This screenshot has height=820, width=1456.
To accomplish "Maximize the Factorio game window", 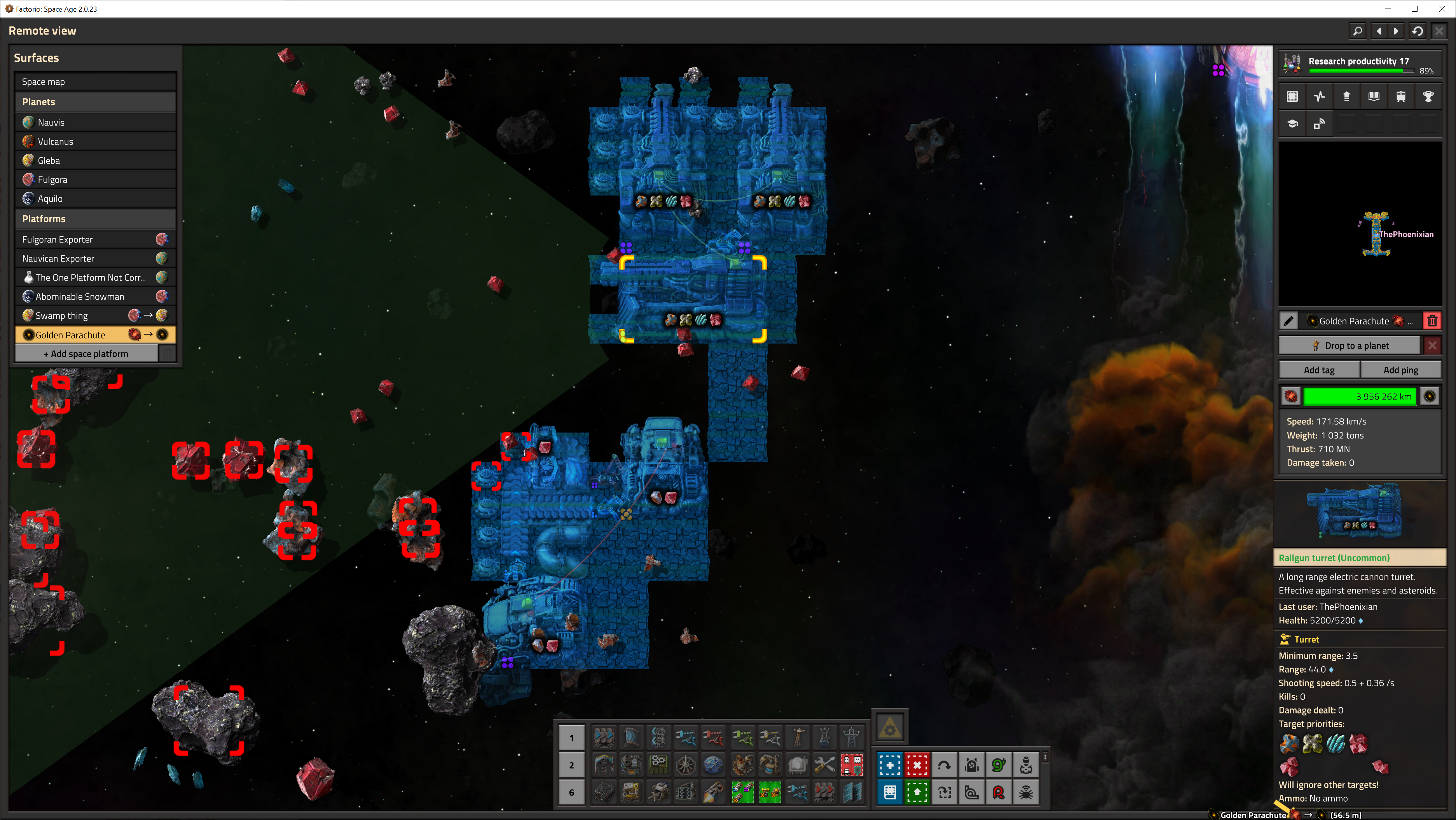I will coord(1414,9).
